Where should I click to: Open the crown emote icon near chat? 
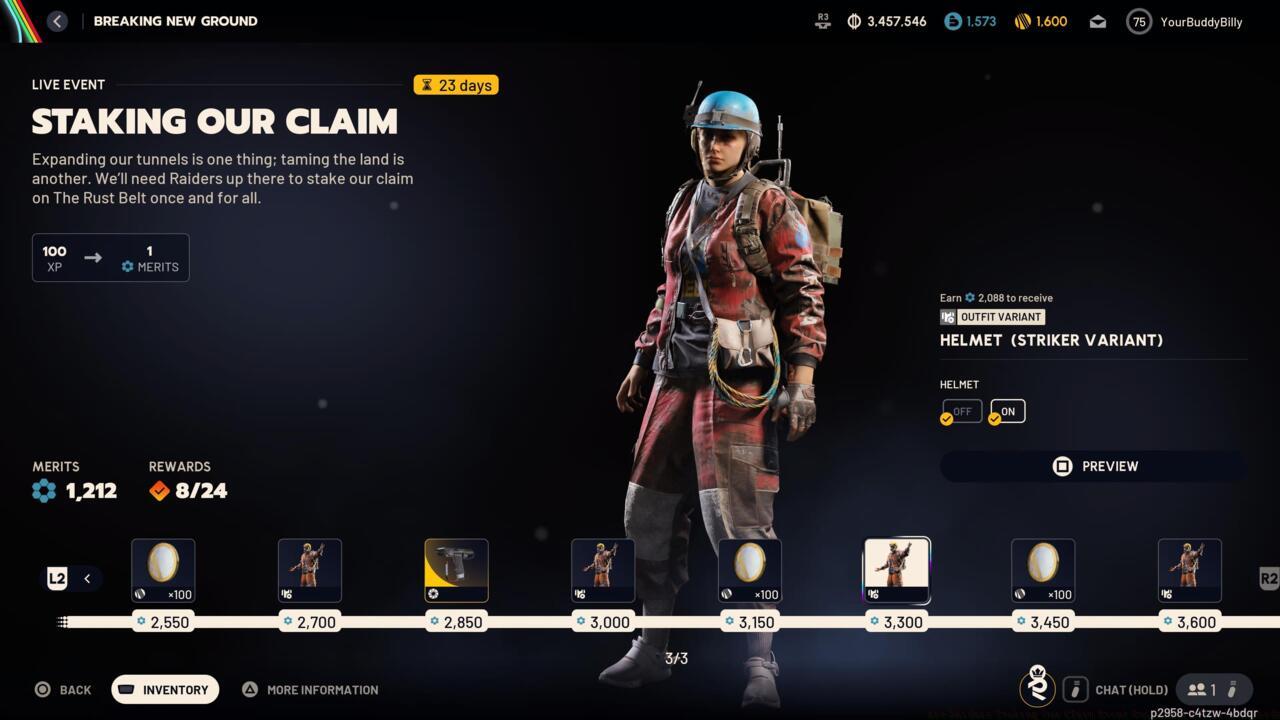(1037, 689)
